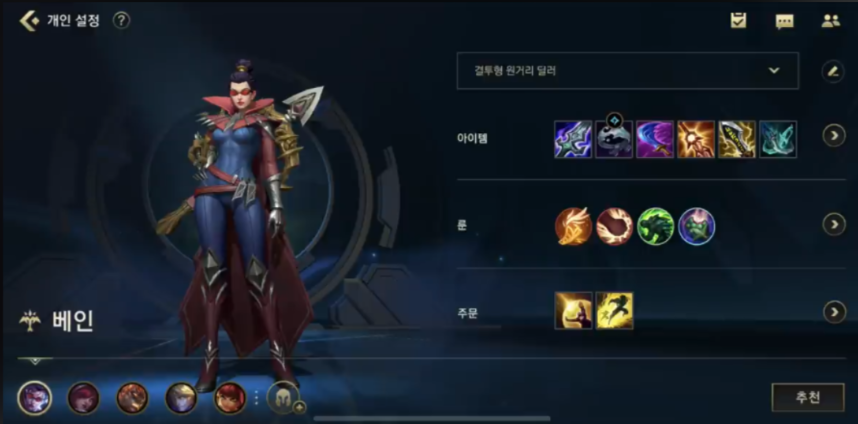Open the question mark help icon

(x=121, y=20)
